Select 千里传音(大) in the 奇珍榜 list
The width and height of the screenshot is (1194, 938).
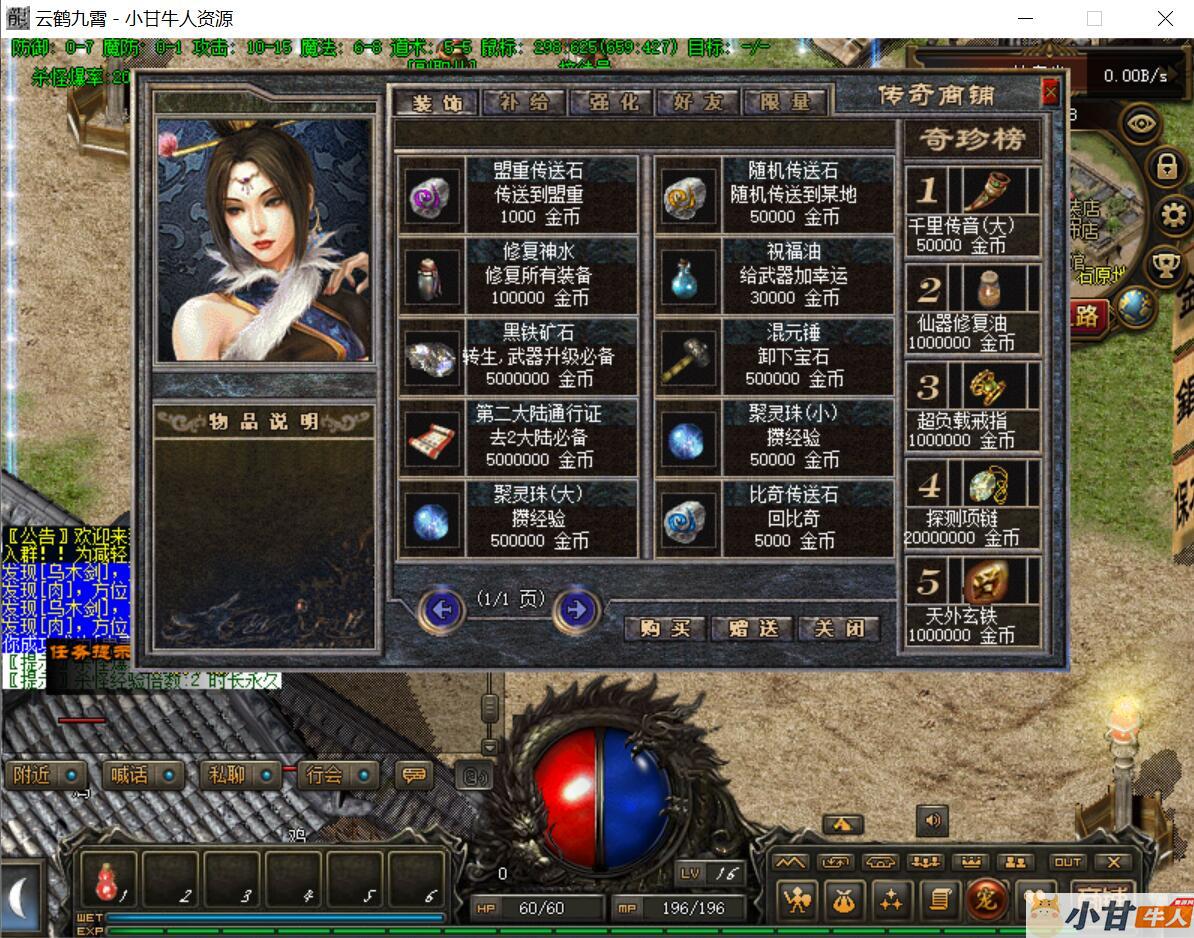pyautogui.click(x=973, y=211)
